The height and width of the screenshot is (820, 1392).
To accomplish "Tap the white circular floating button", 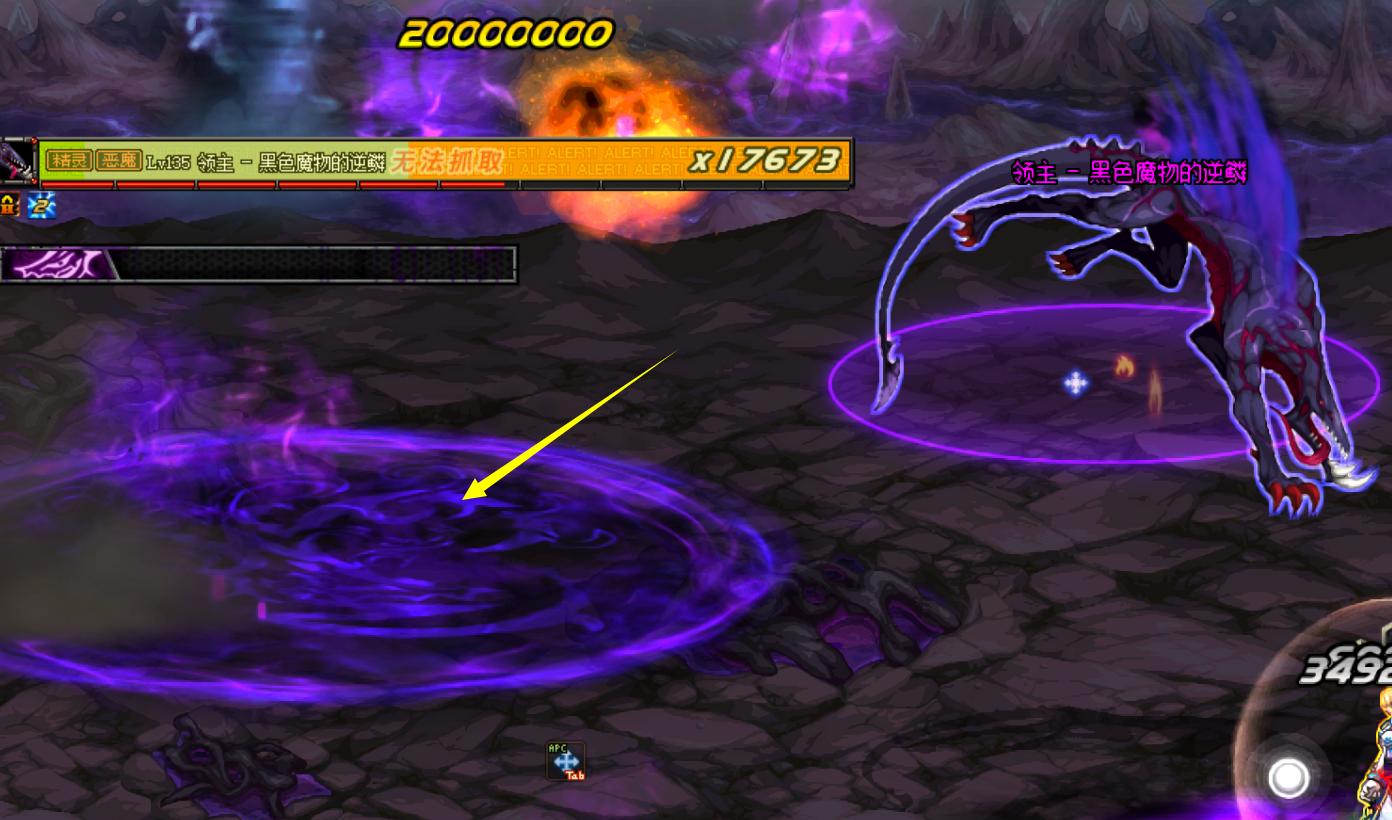I will 1288,777.
